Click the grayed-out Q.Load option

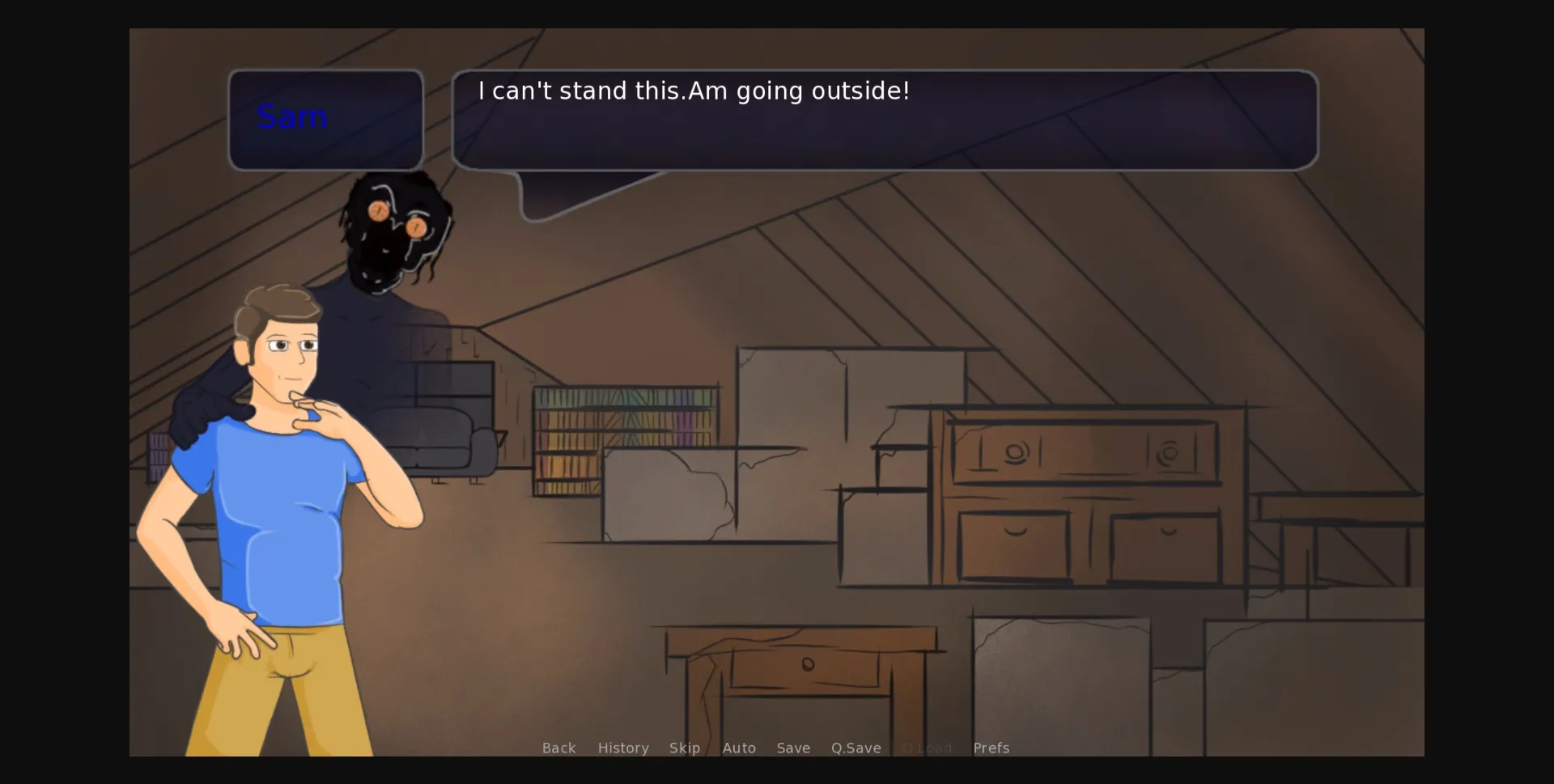[x=928, y=748]
